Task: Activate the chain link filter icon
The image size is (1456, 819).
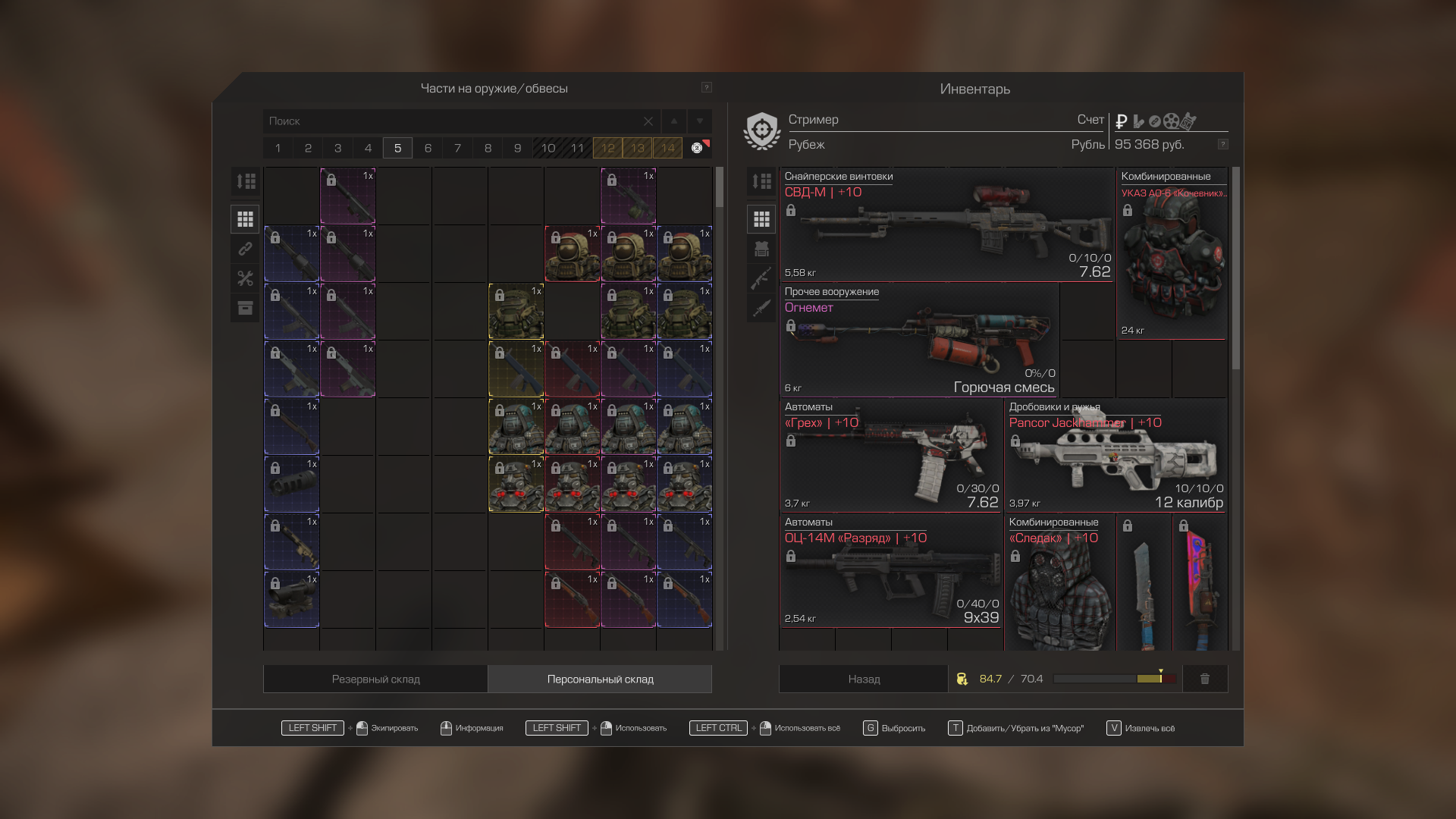Action: click(245, 249)
